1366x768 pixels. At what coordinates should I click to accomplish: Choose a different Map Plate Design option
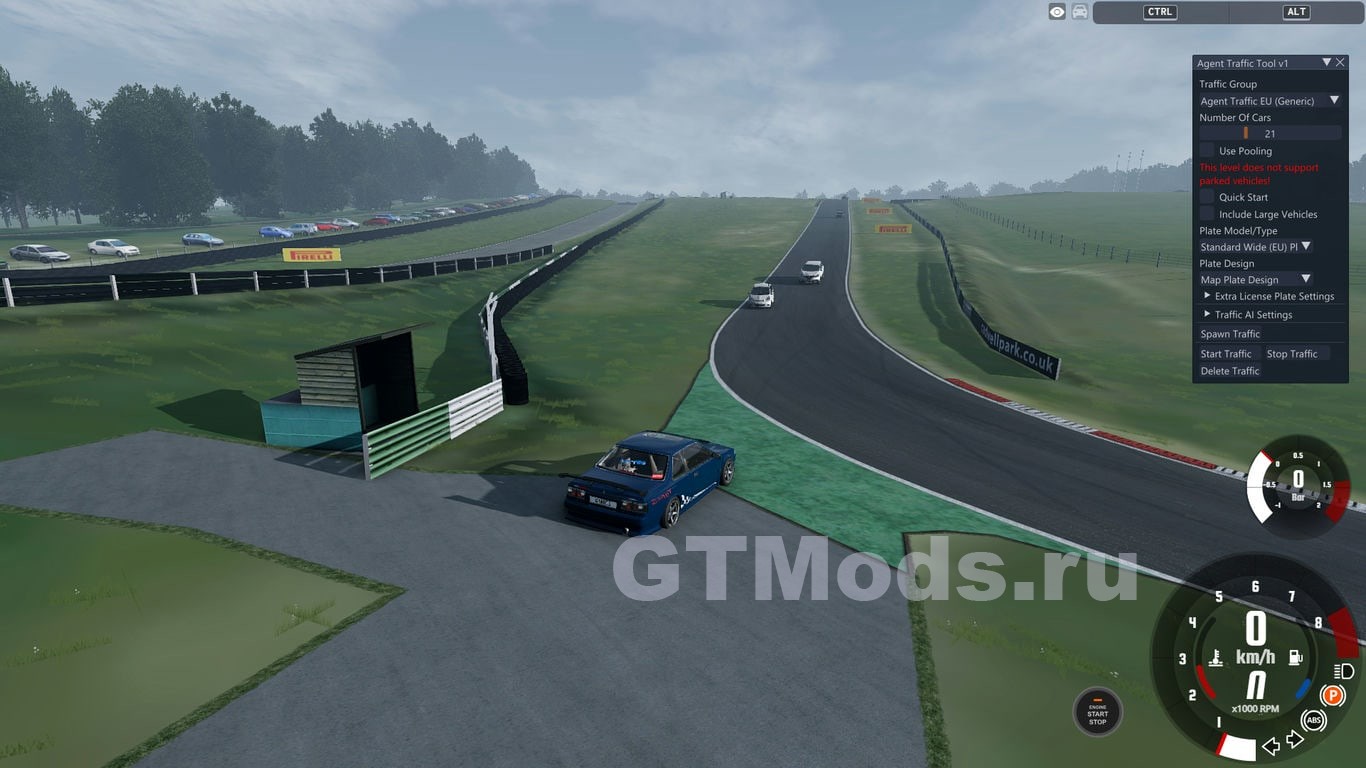click(1256, 280)
